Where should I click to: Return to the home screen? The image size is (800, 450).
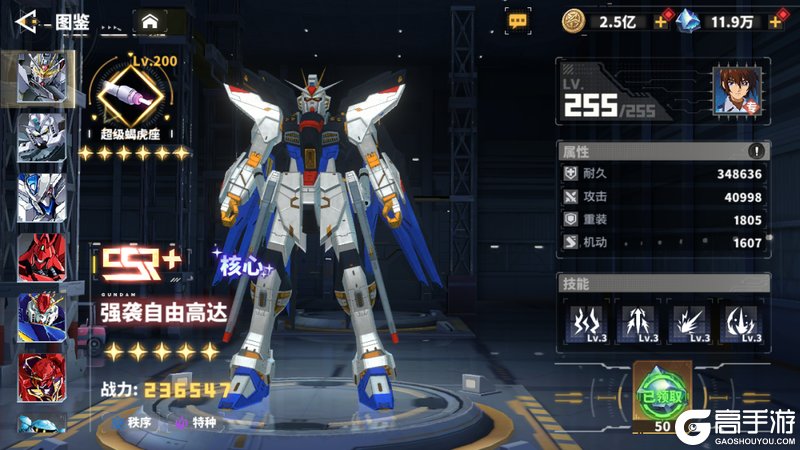pyautogui.click(x=150, y=20)
